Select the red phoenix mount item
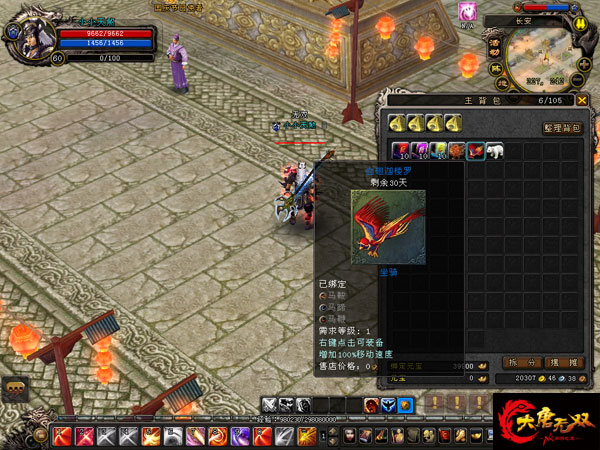600x450 pixels. [x=475, y=150]
